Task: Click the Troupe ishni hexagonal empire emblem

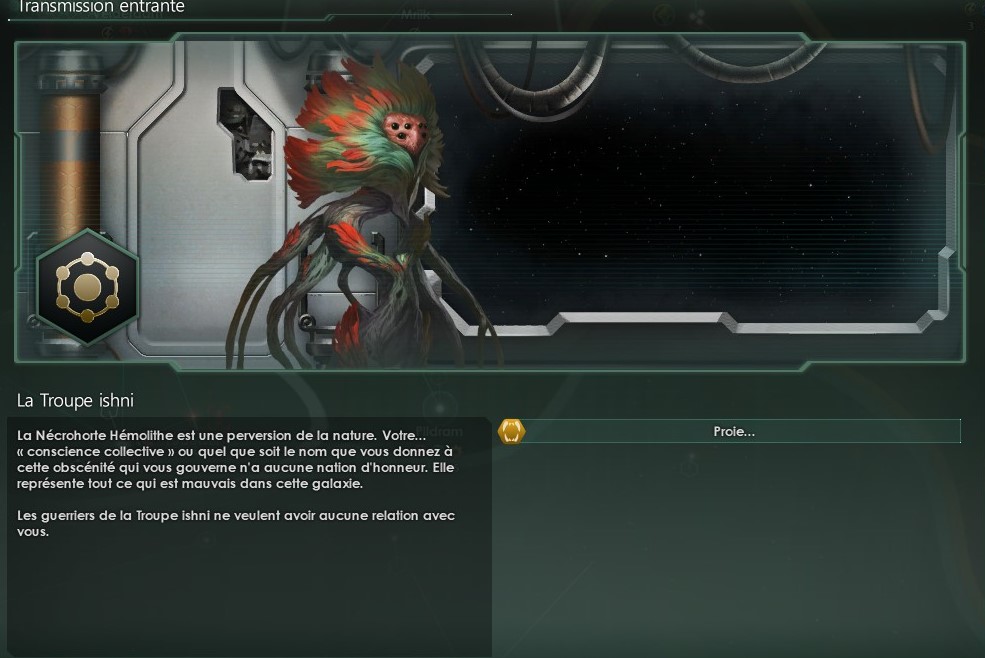Action: coord(88,288)
